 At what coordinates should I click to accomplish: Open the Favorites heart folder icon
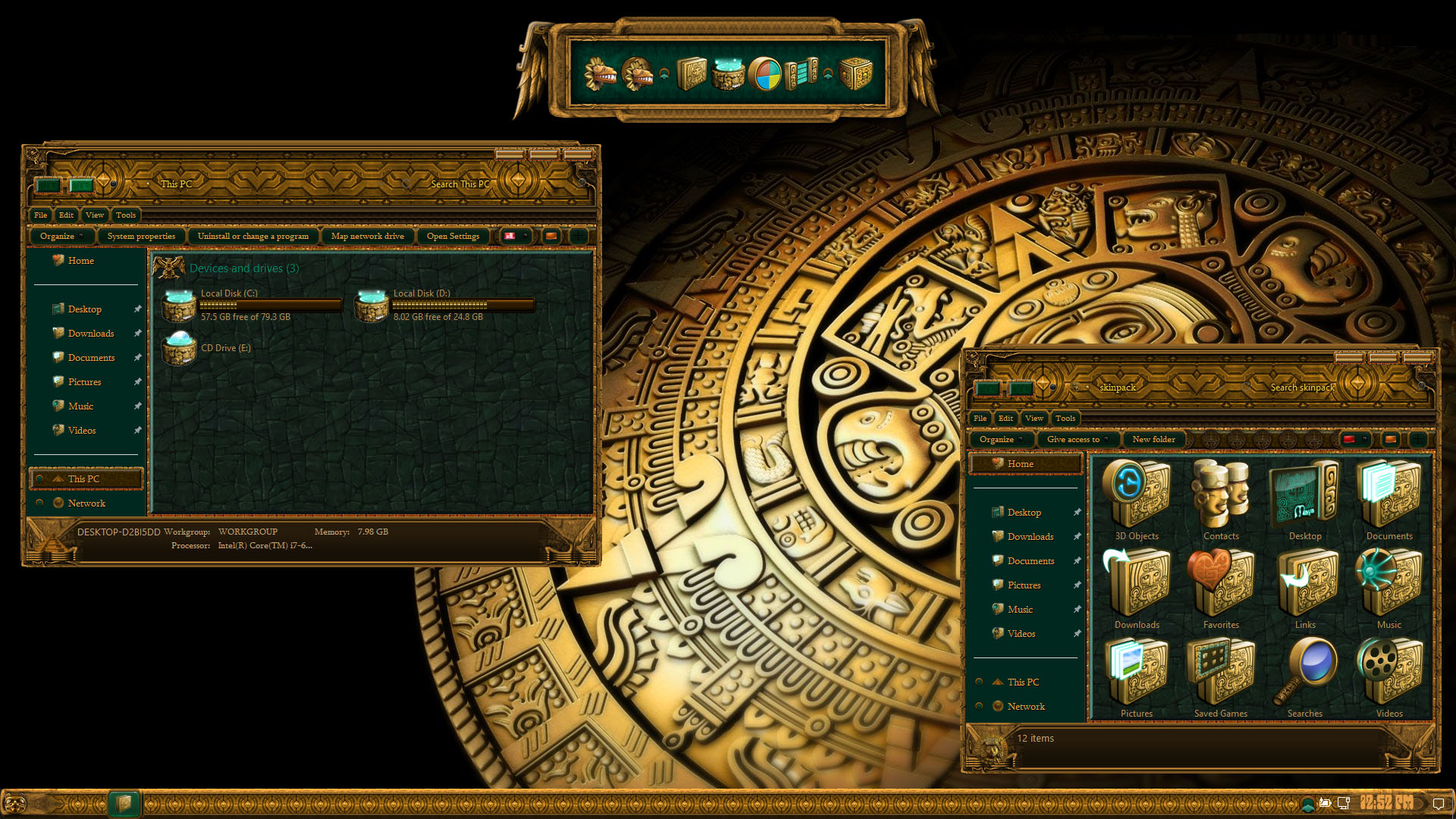[x=1221, y=580]
